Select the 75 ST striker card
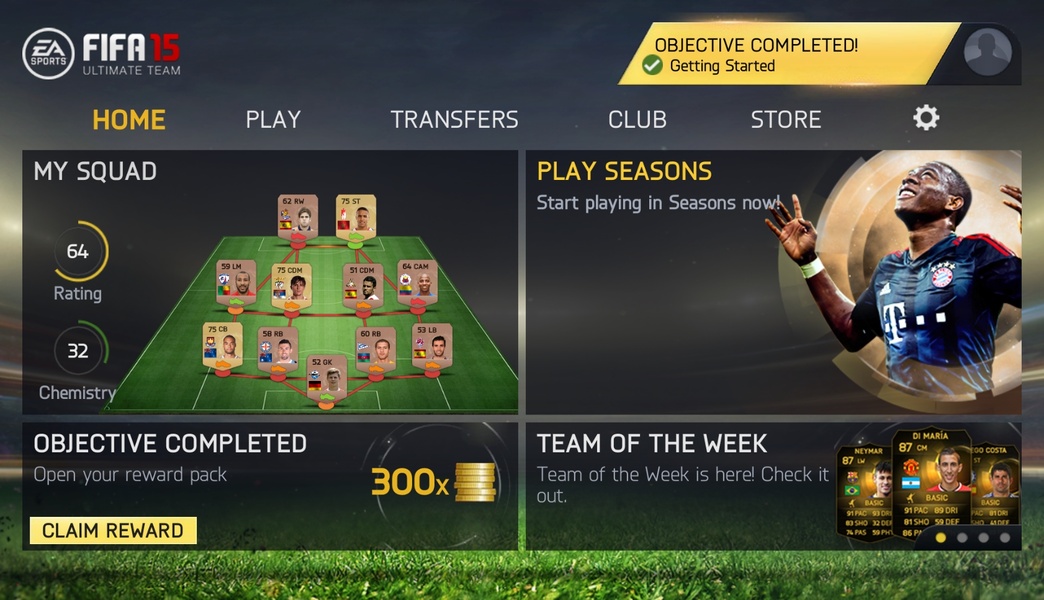Viewport: 1044px width, 600px height. pos(355,216)
